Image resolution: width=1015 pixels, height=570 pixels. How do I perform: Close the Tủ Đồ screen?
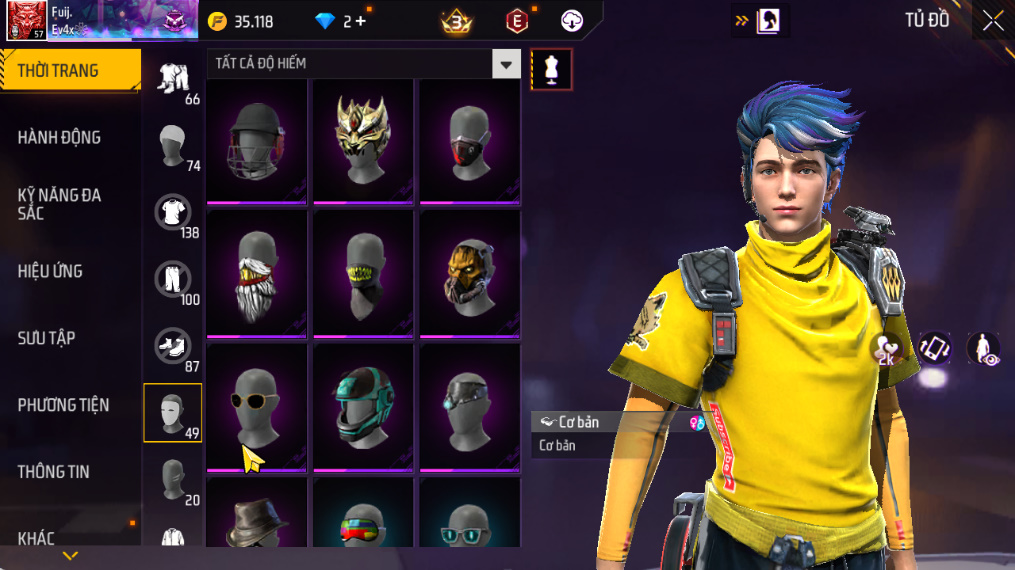click(992, 21)
